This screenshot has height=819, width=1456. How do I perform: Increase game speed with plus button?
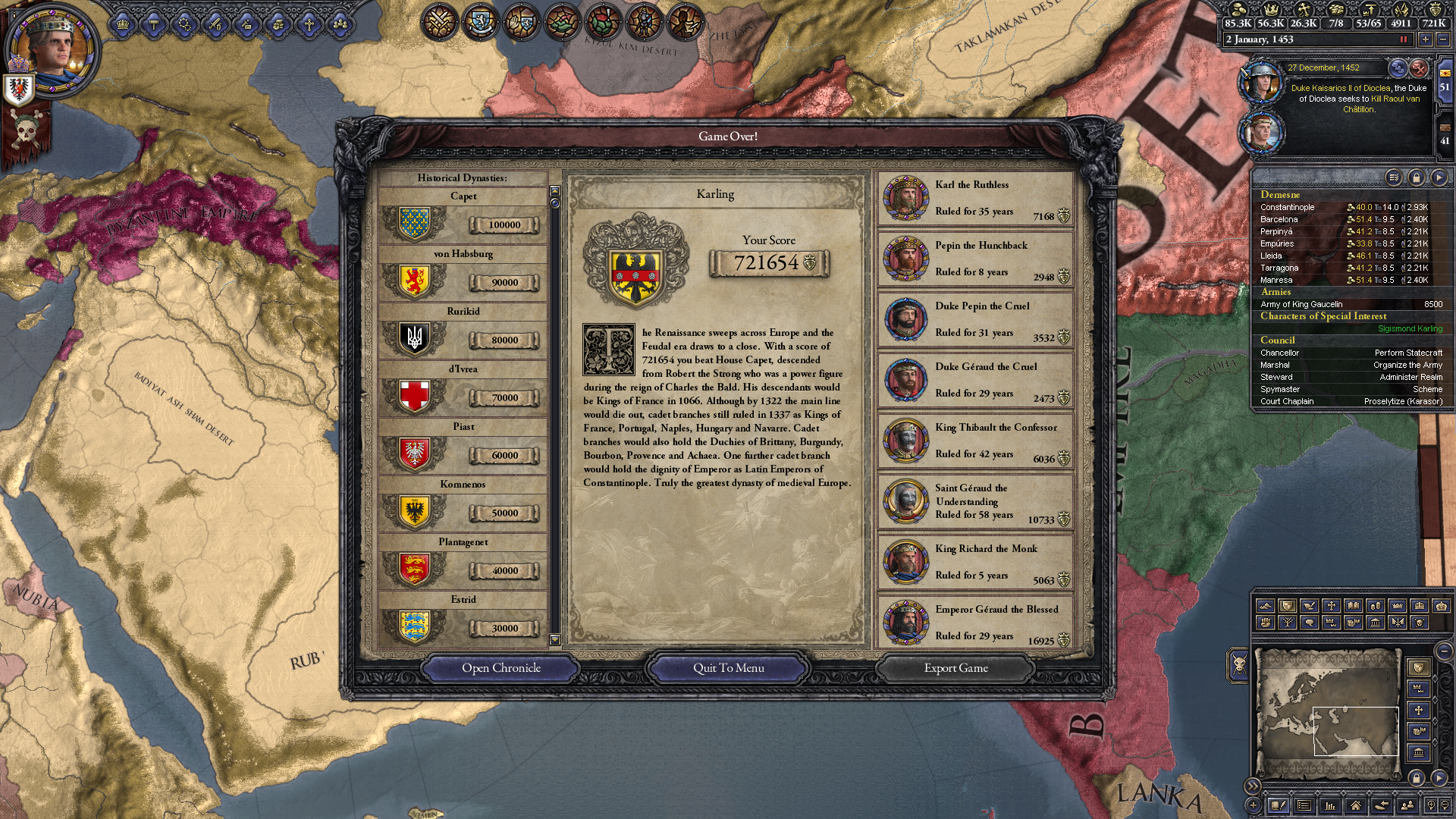1426,39
